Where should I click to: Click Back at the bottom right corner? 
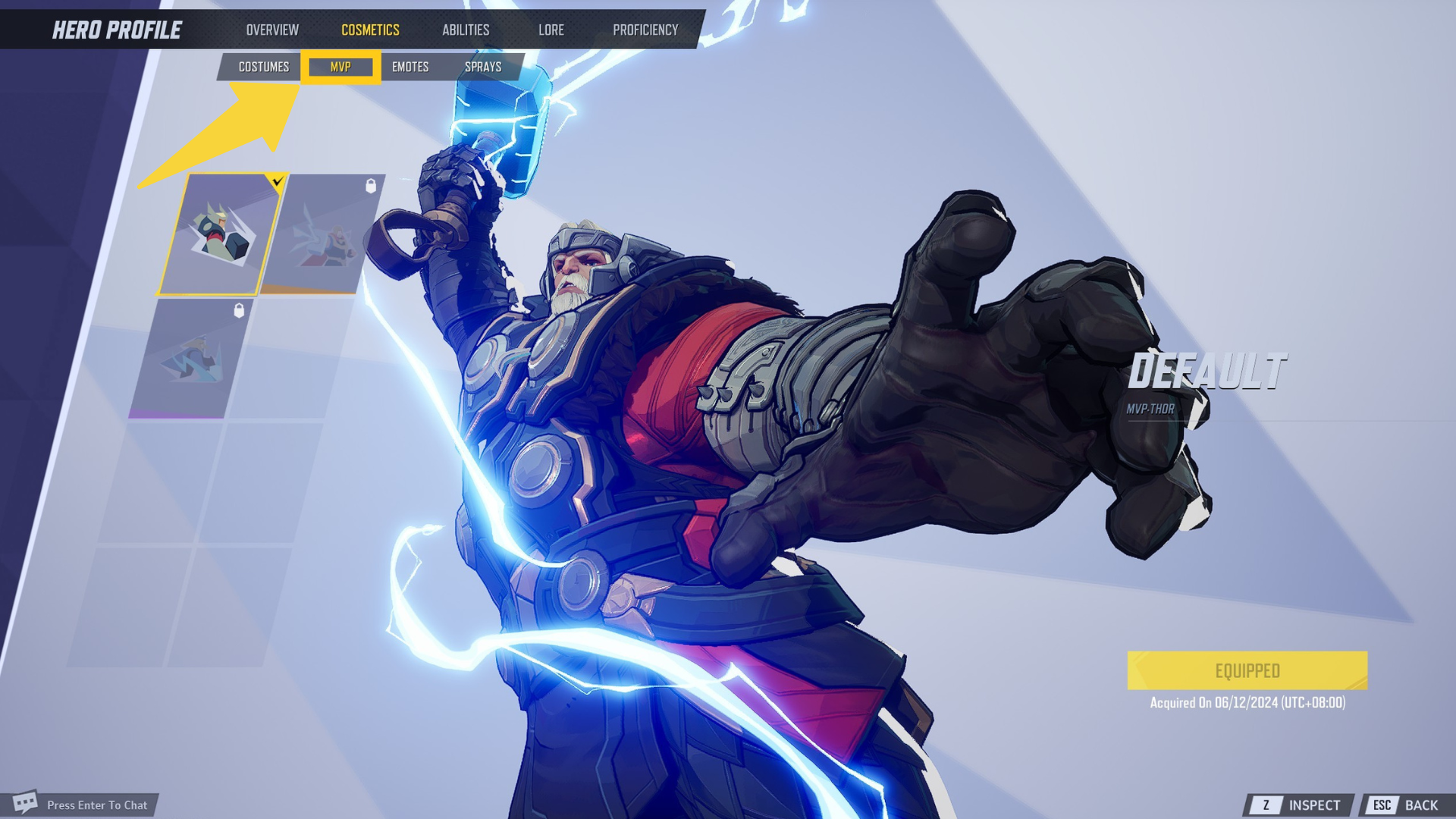(1422, 805)
